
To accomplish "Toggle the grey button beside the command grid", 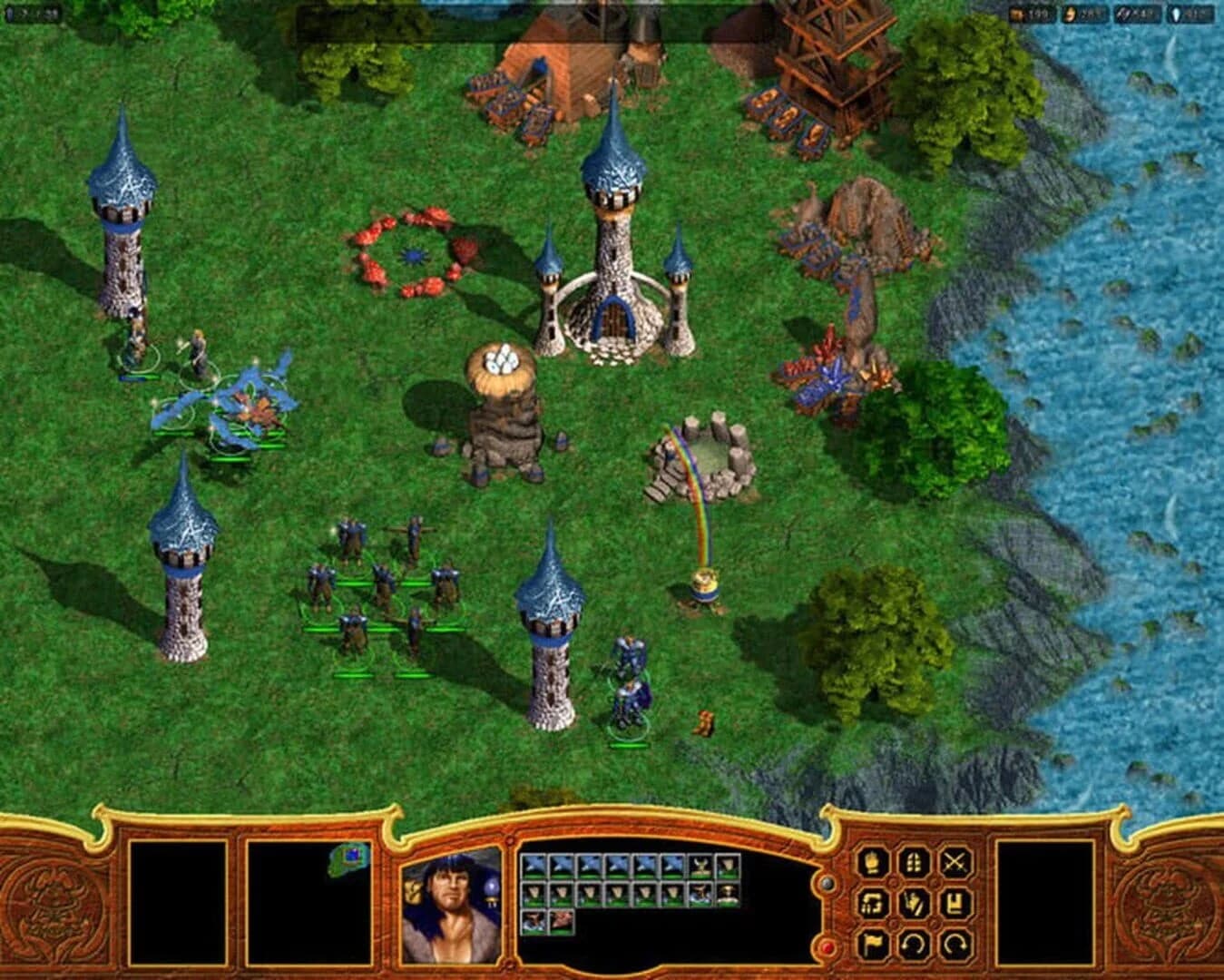I will pyautogui.click(x=827, y=883).
